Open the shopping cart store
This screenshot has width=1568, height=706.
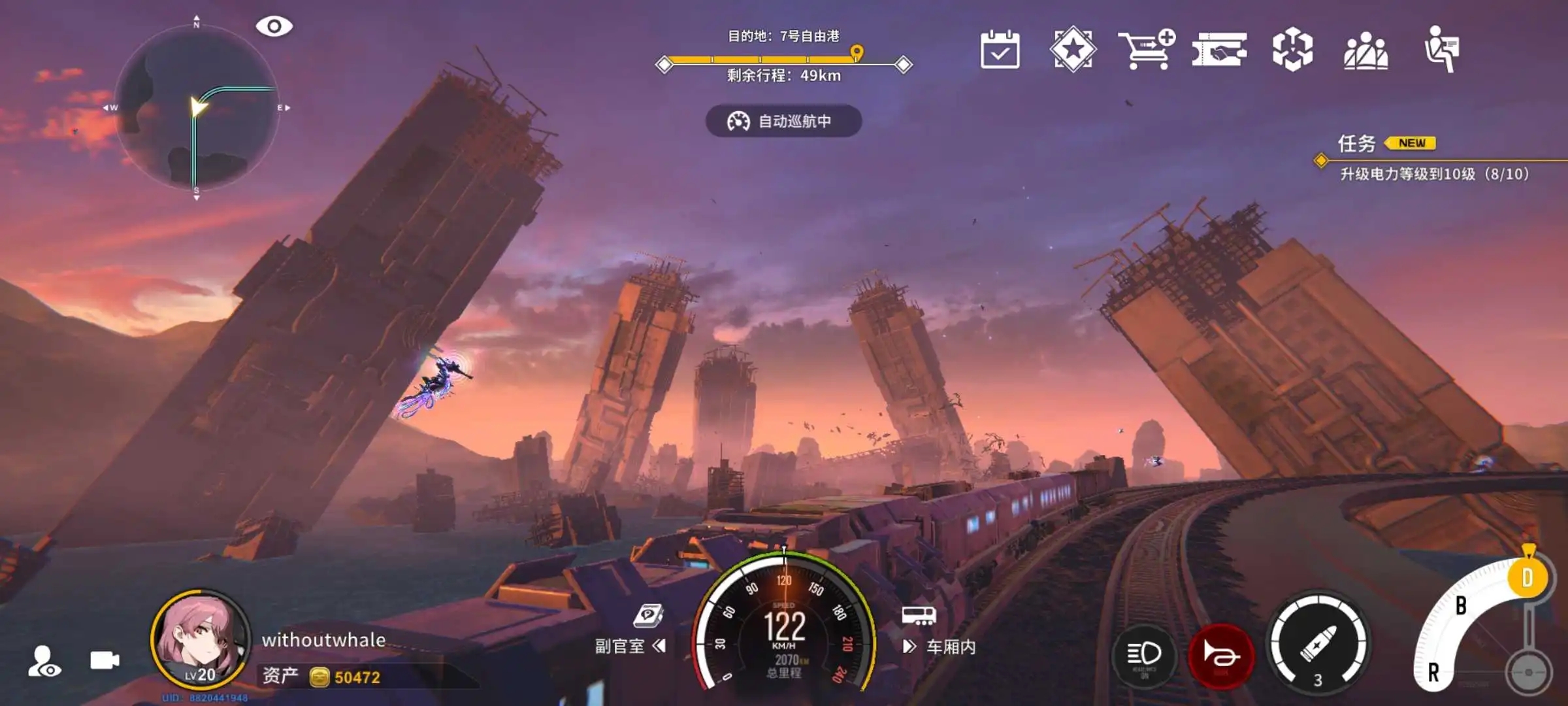pyautogui.click(x=1146, y=50)
